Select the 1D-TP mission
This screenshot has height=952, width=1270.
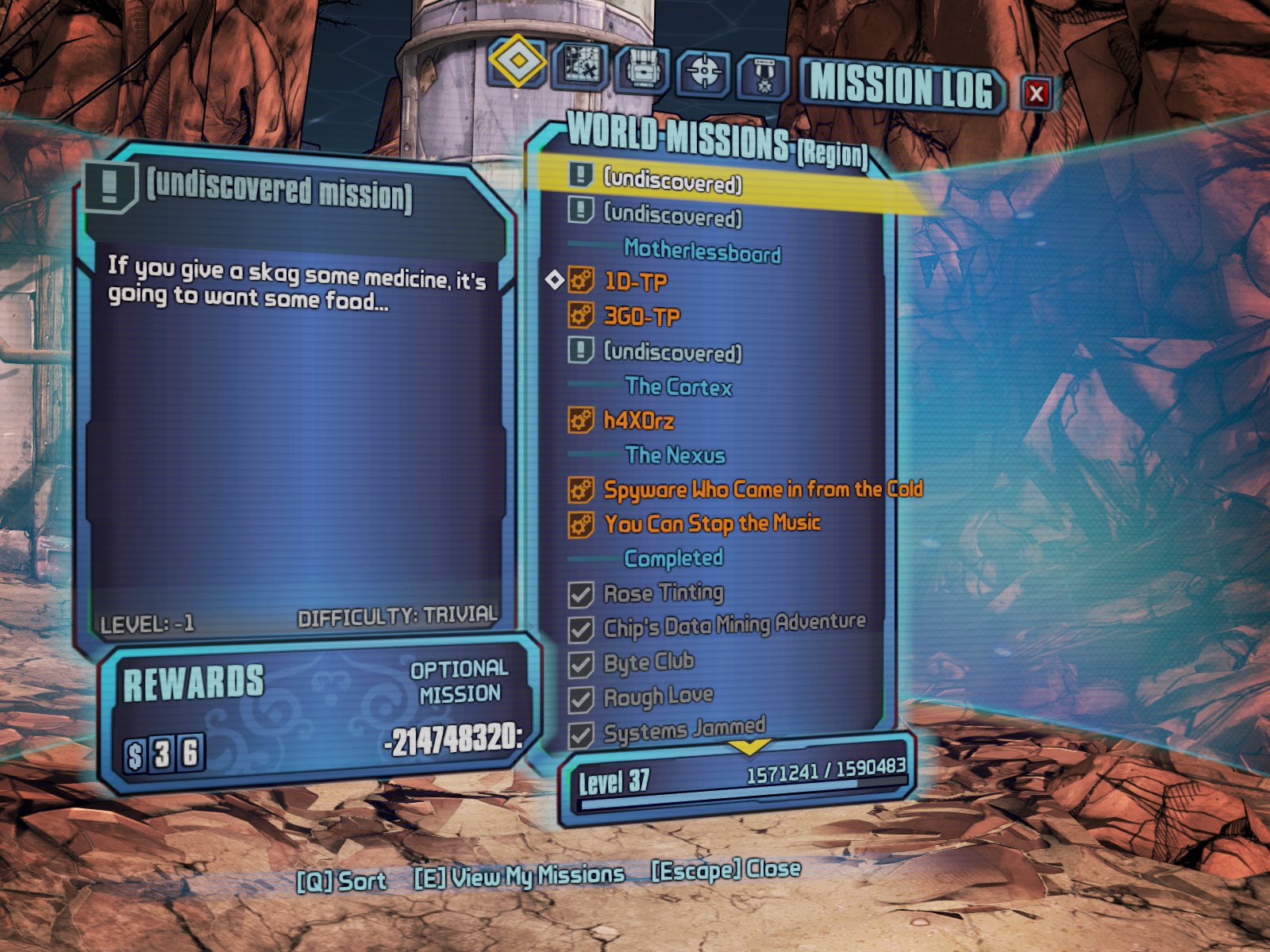[x=635, y=282]
